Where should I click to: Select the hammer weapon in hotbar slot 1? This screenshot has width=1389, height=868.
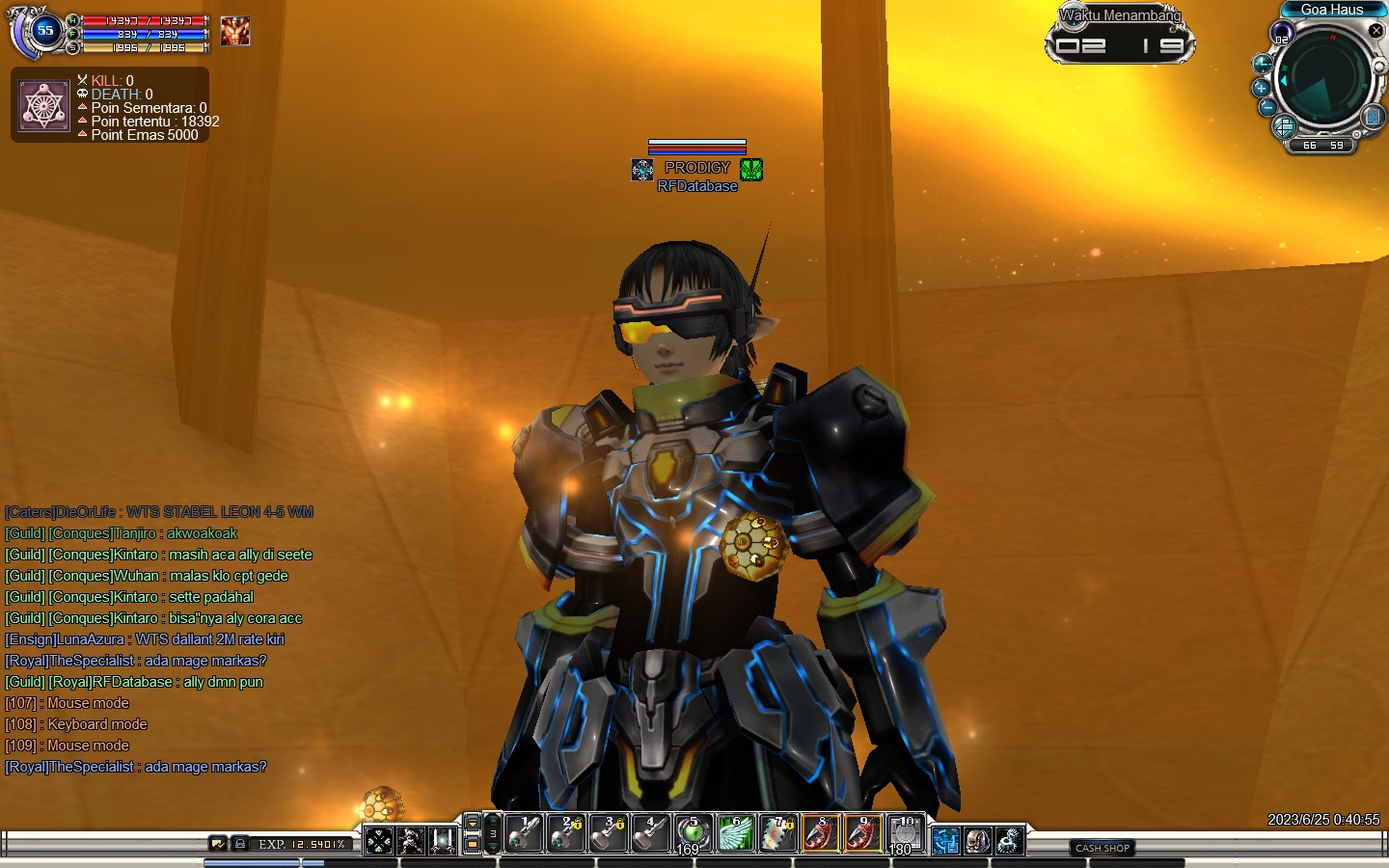[524, 834]
